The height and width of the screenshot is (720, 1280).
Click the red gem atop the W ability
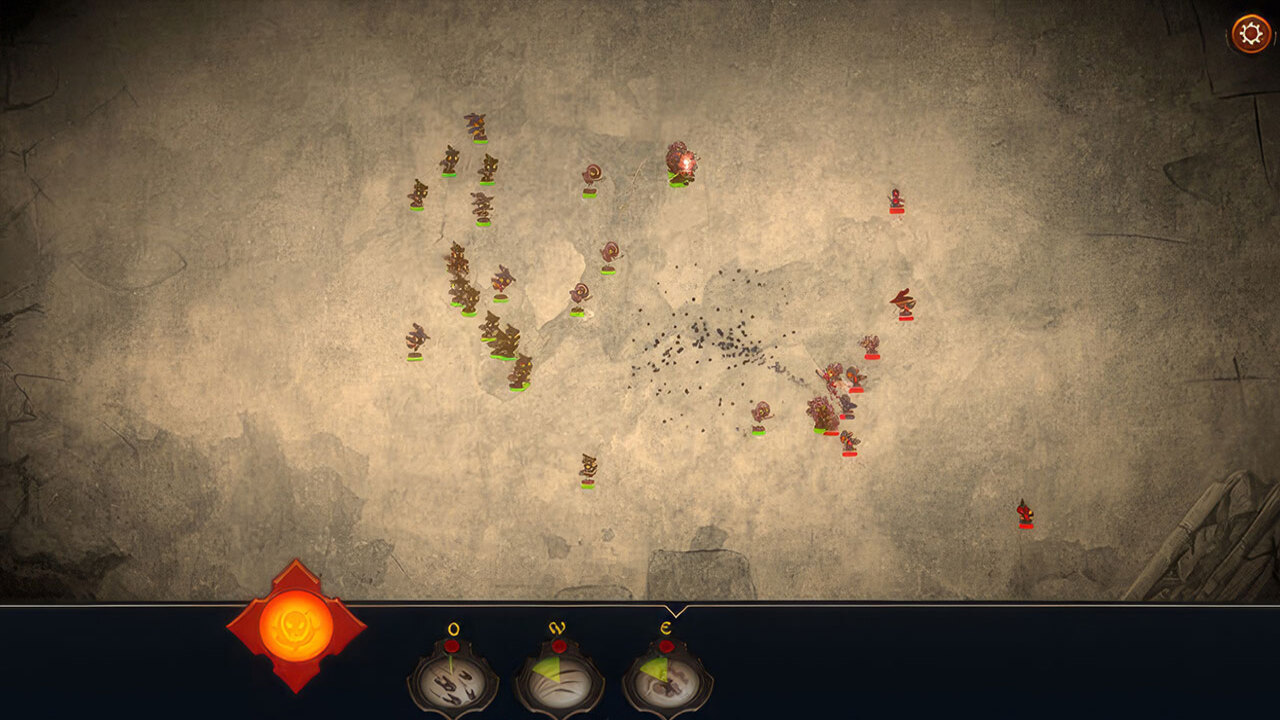pos(559,647)
